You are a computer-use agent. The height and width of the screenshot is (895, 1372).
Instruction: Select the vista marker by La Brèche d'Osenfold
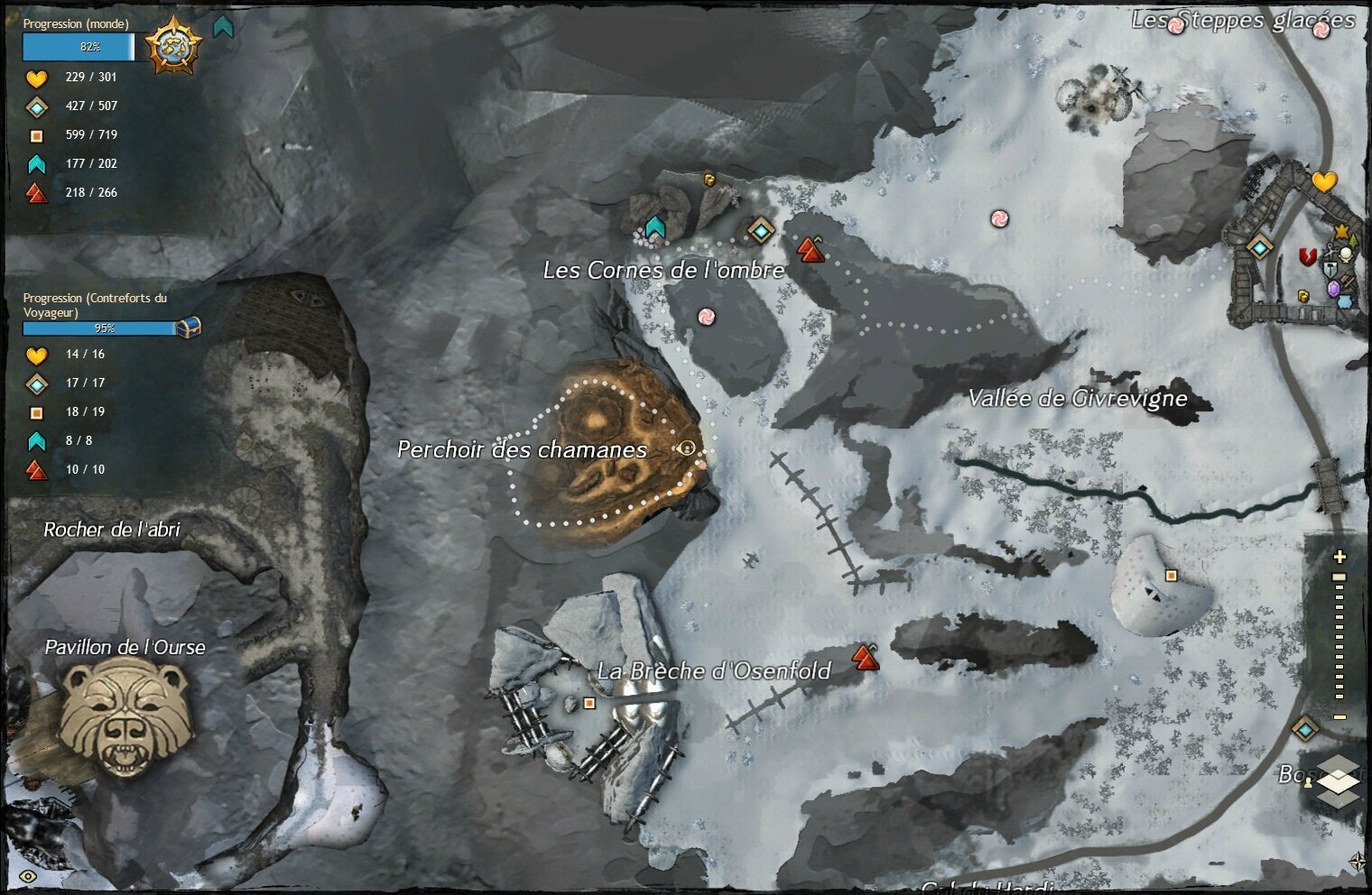click(866, 657)
